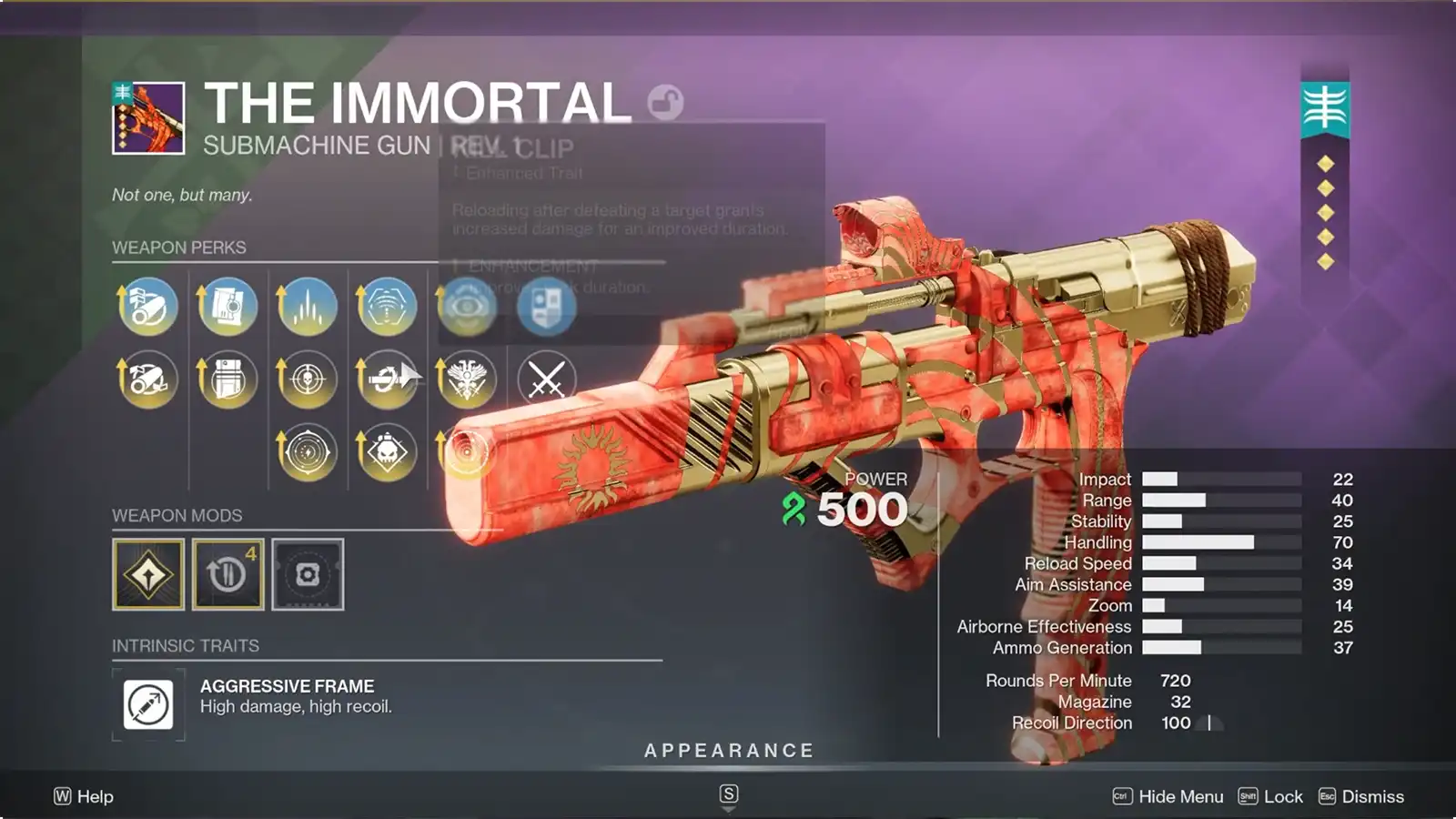Select the Counterbalance mod marked with a 4
This screenshot has width=1456, height=819.
[227, 573]
